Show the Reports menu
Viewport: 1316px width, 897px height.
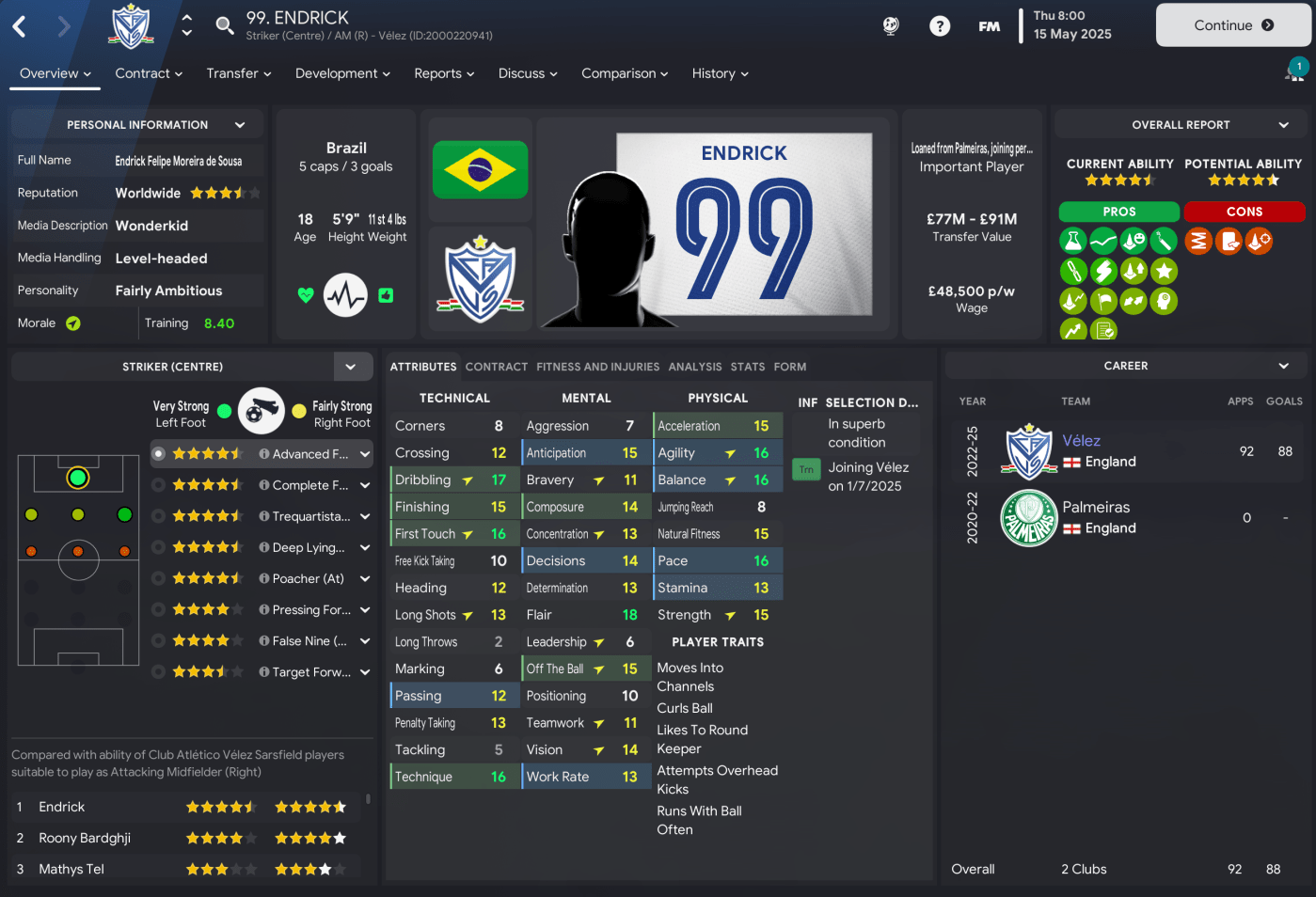[x=444, y=73]
